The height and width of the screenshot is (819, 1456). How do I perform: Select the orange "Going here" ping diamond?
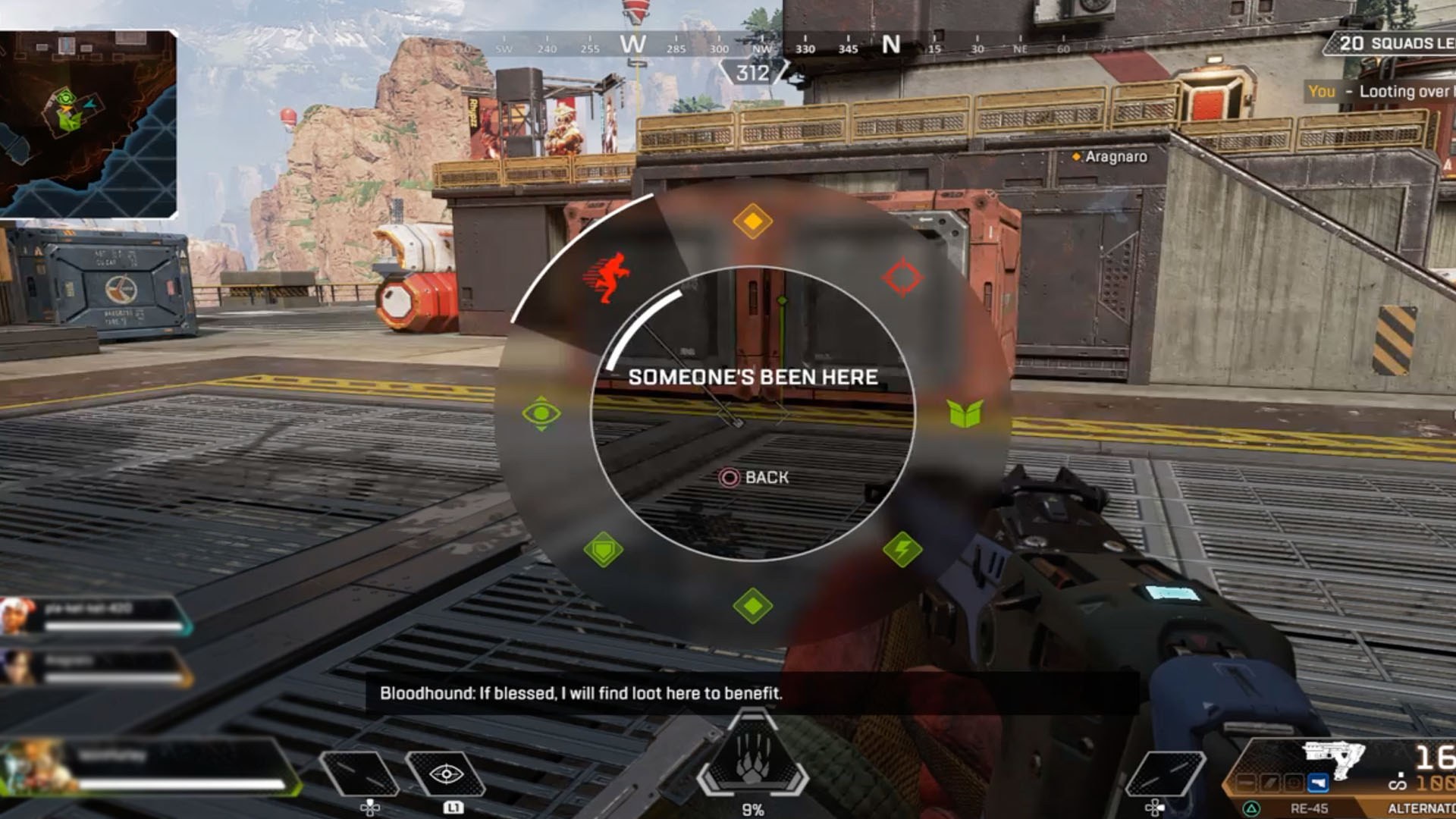pos(753,221)
